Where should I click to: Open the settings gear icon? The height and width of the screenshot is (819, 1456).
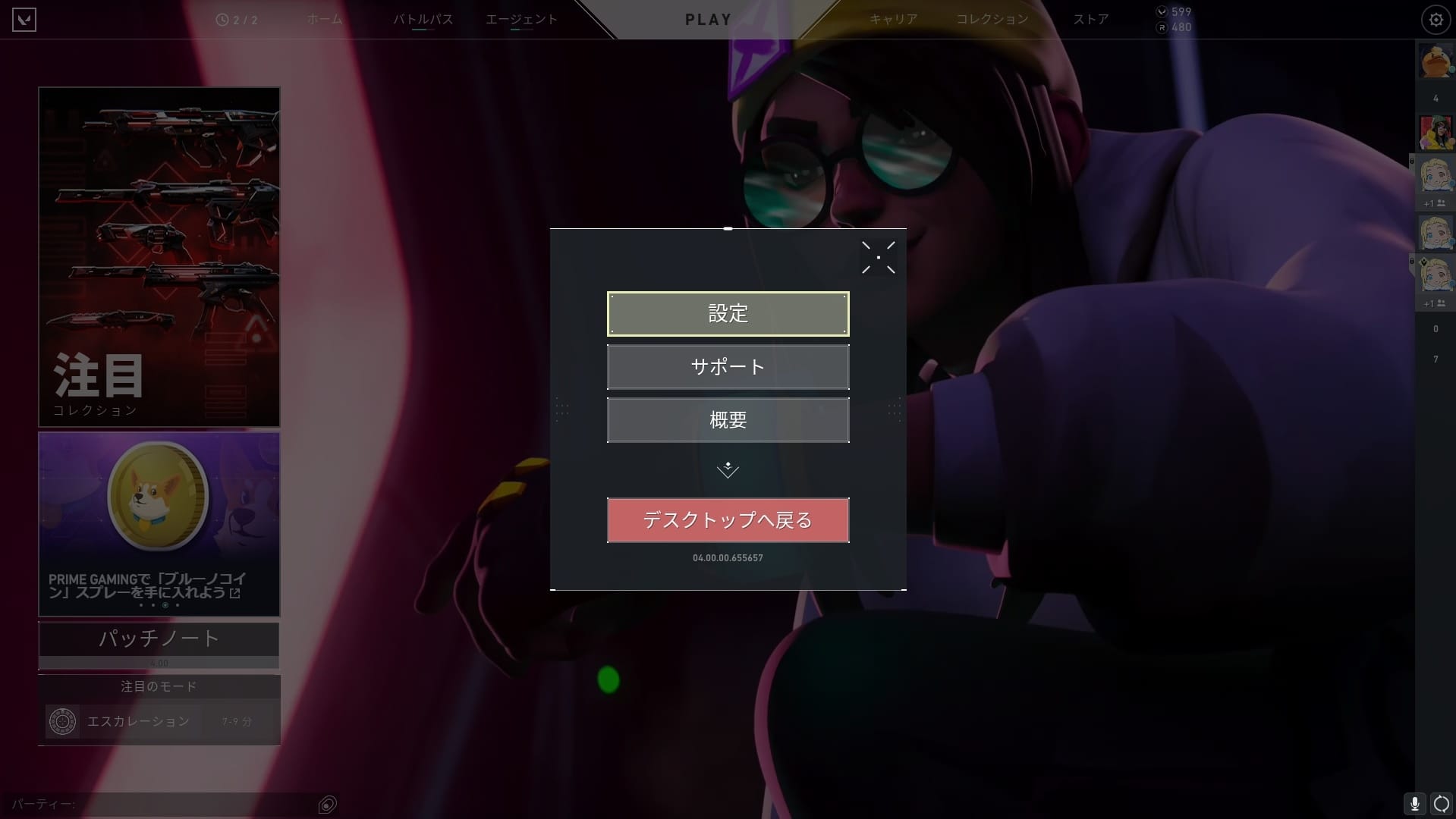[1435, 19]
